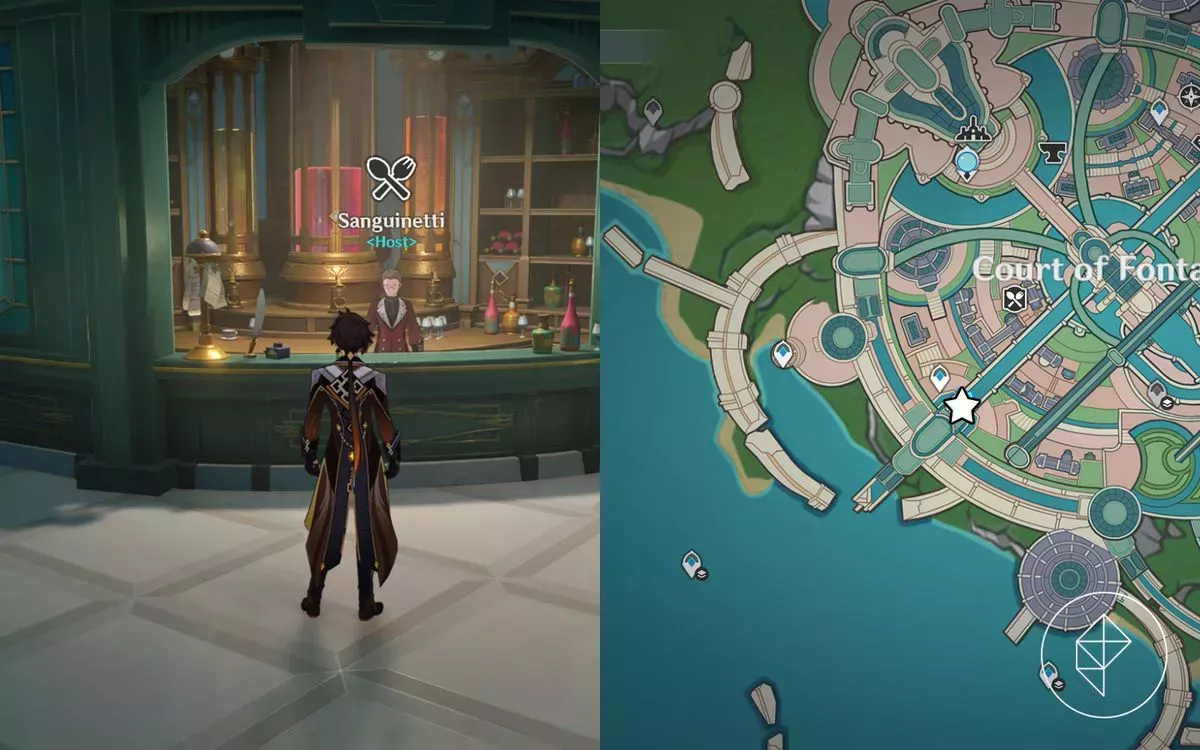
Task: Click the gray locked waypoint in the hills
Action: coord(653,111)
